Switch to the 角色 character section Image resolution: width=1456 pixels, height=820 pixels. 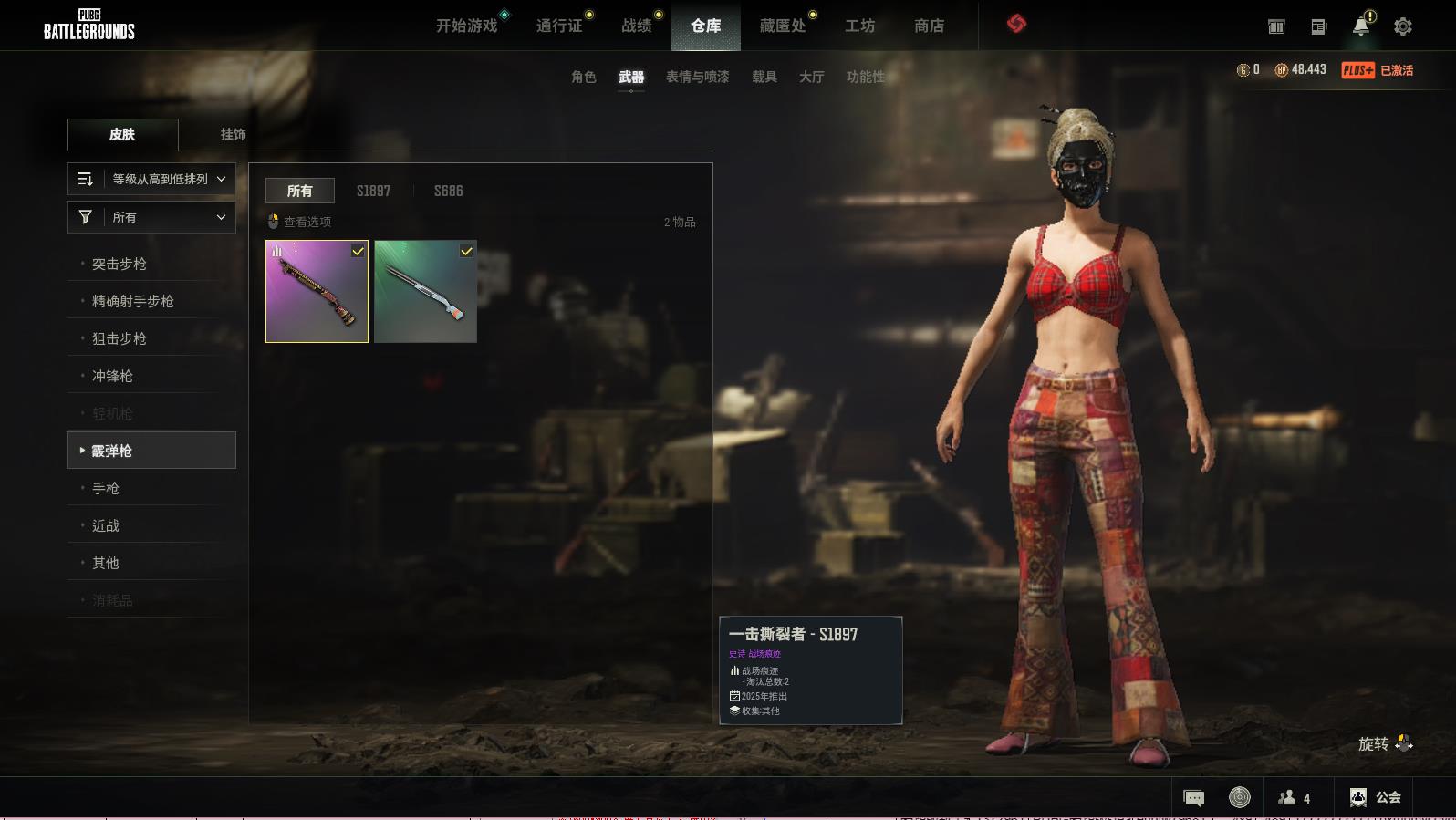point(584,78)
